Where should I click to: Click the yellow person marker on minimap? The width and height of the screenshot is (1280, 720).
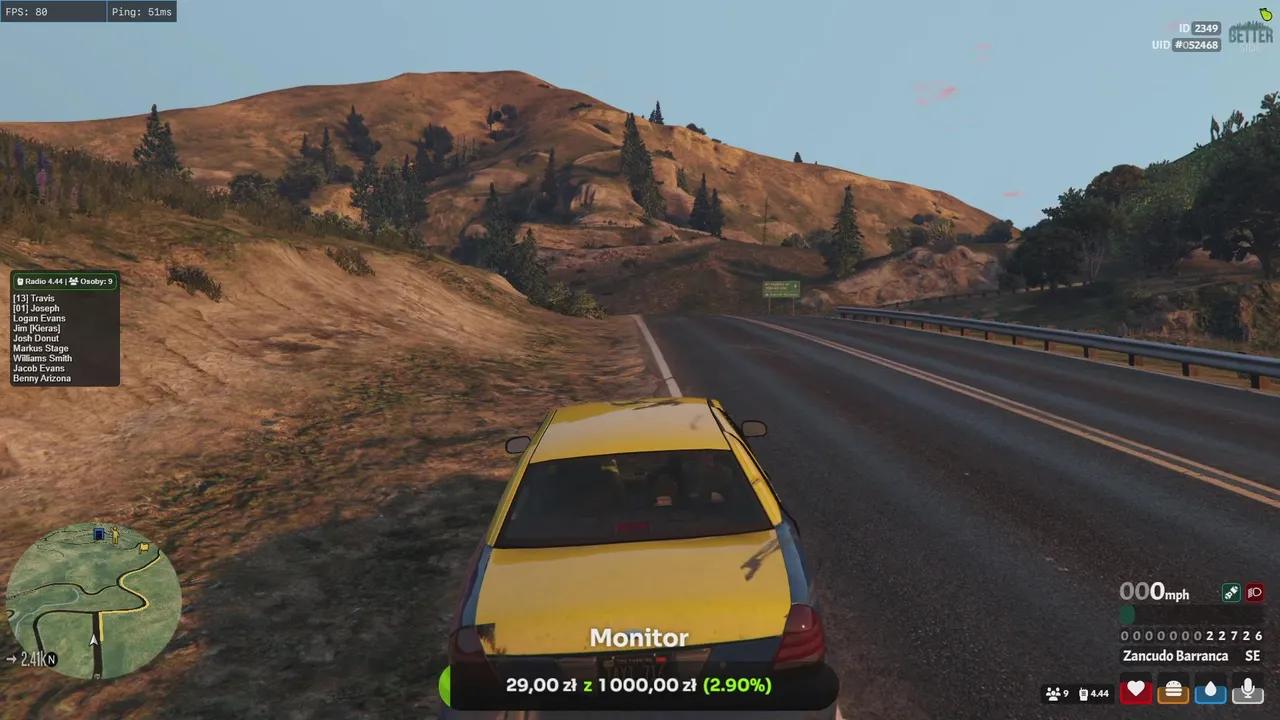click(x=116, y=535)
